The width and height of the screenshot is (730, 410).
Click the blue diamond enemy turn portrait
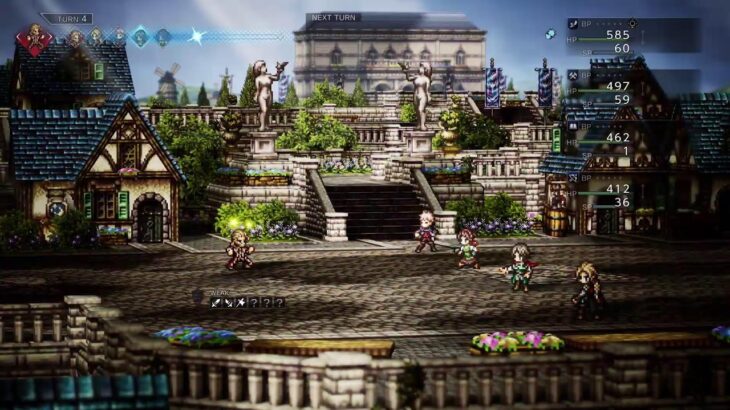[x=140, y=37]
